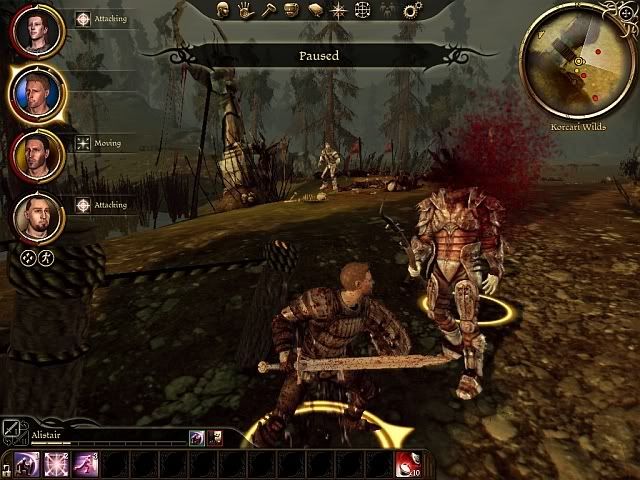Image resolution: width=640 pixels, height=480 pixels.
Task: Open the compass star map icon
Action: pos(337,11)
